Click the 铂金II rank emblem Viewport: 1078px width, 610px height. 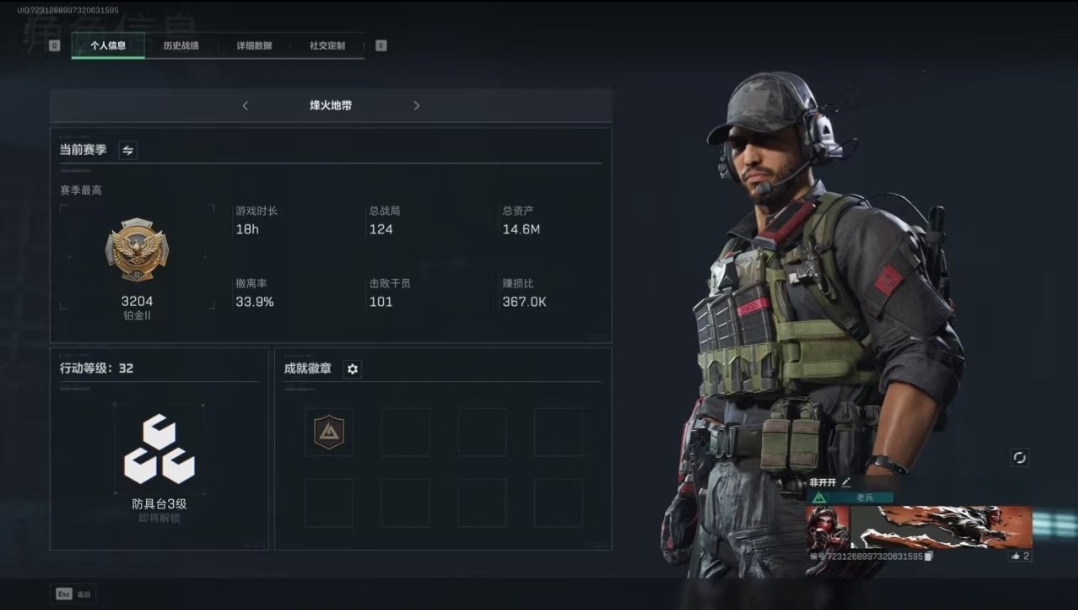137,250
